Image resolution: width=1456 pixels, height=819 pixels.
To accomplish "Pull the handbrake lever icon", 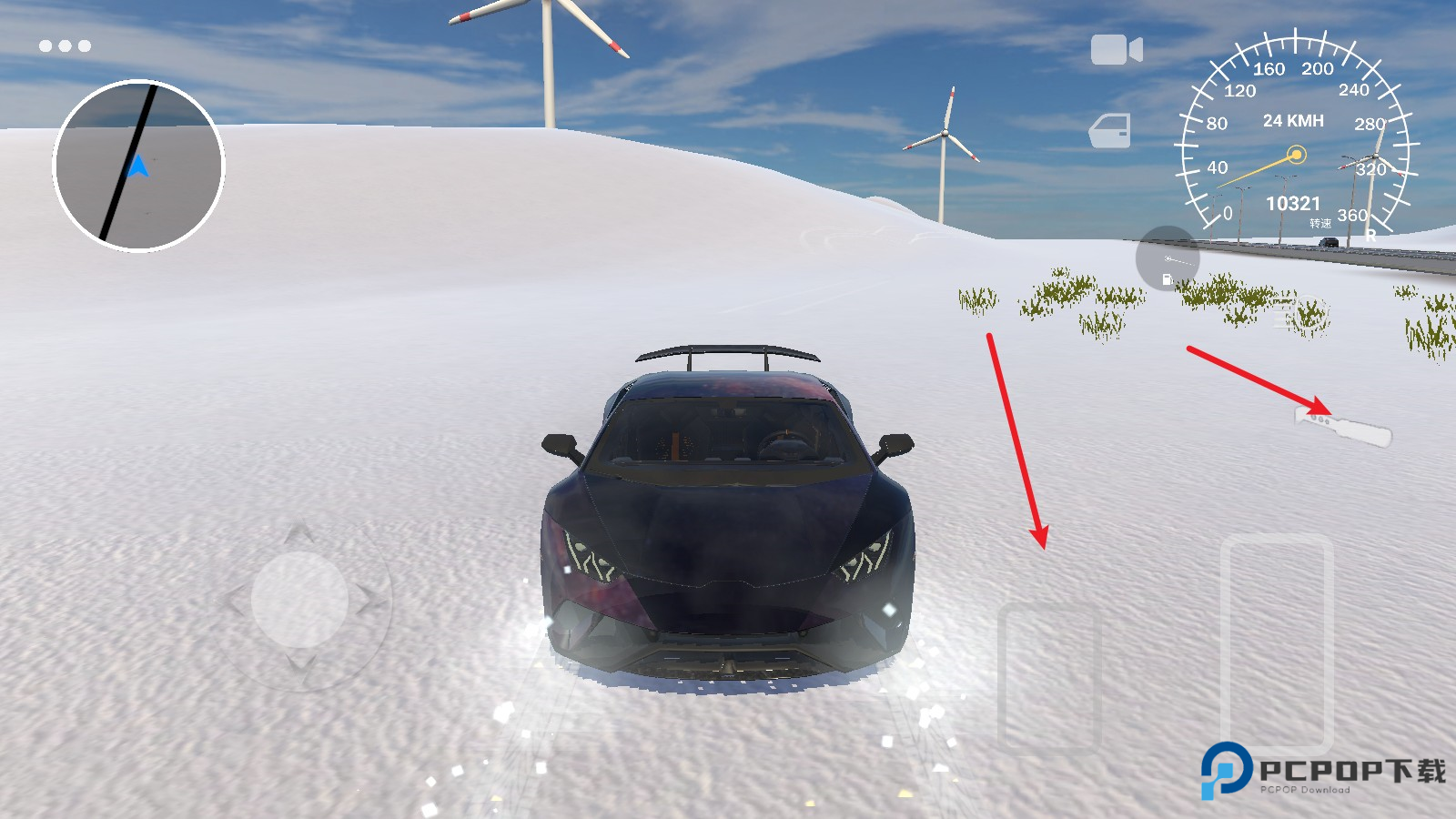I will click(x=1344, y=426).
